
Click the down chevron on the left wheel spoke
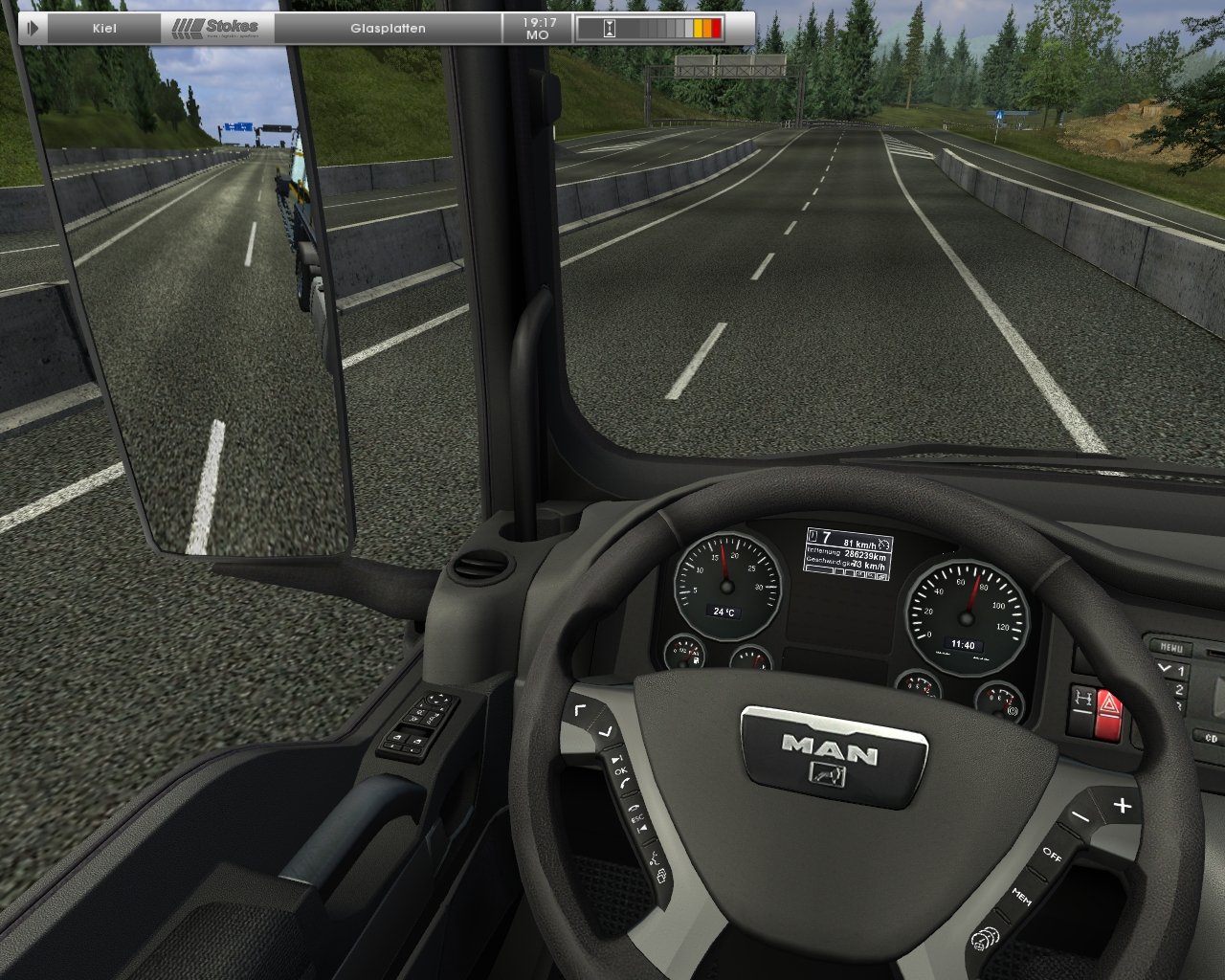pos(607,732)
